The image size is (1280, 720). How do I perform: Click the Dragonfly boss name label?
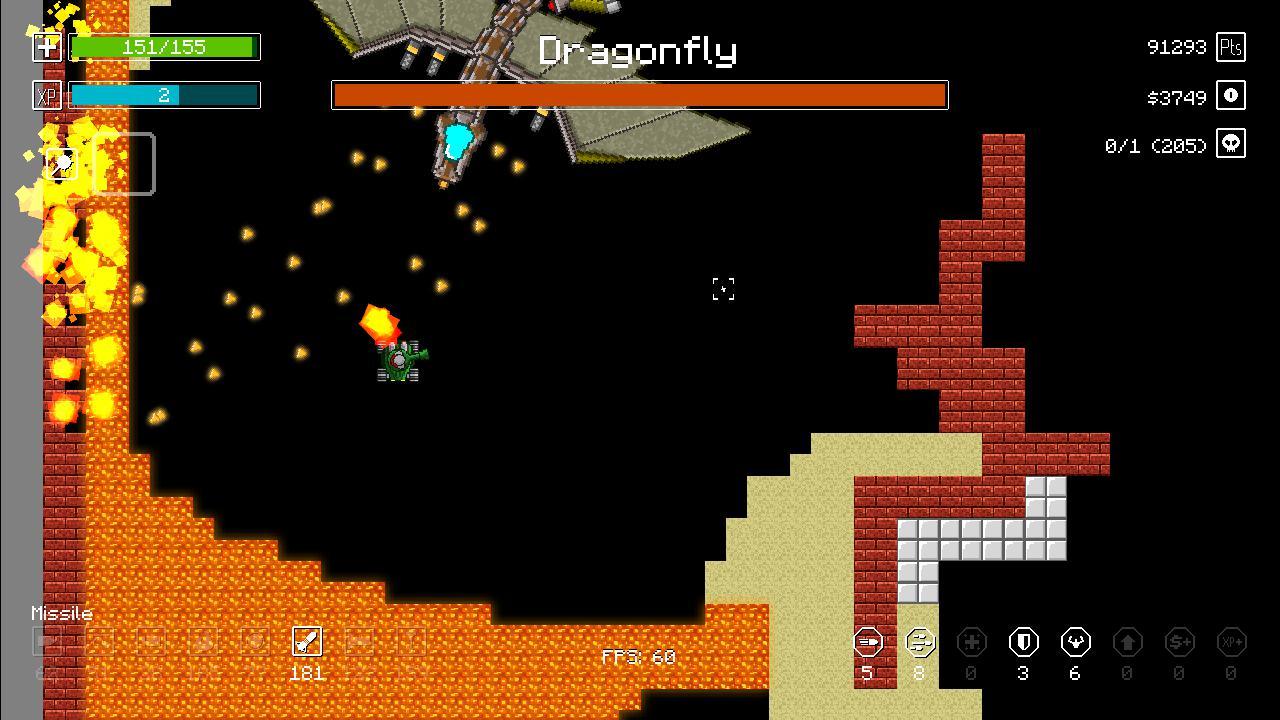coord(639,50)
